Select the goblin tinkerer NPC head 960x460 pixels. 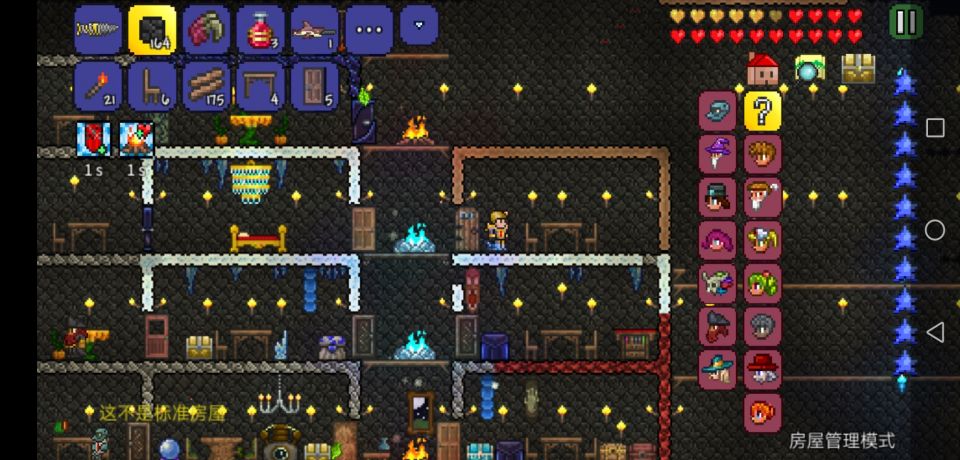(717, 283)
